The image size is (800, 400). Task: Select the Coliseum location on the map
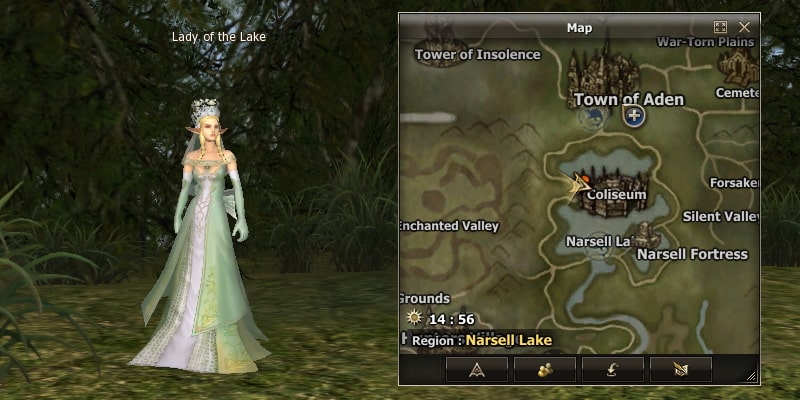click(616, 194)
